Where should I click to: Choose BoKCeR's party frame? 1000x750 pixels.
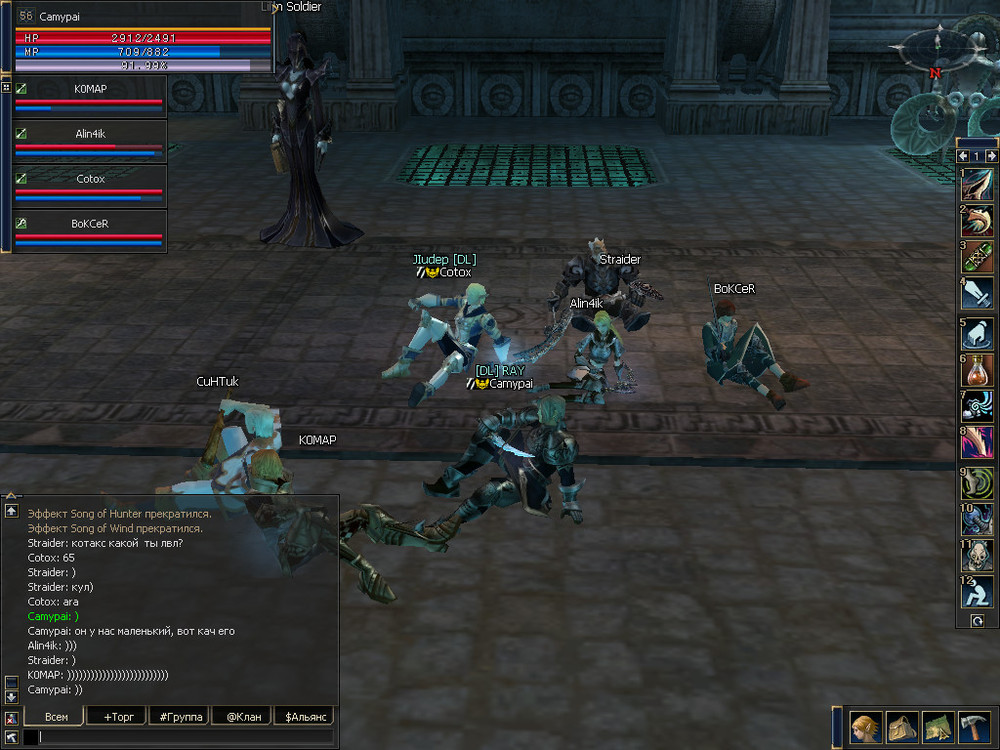(89, 231)
